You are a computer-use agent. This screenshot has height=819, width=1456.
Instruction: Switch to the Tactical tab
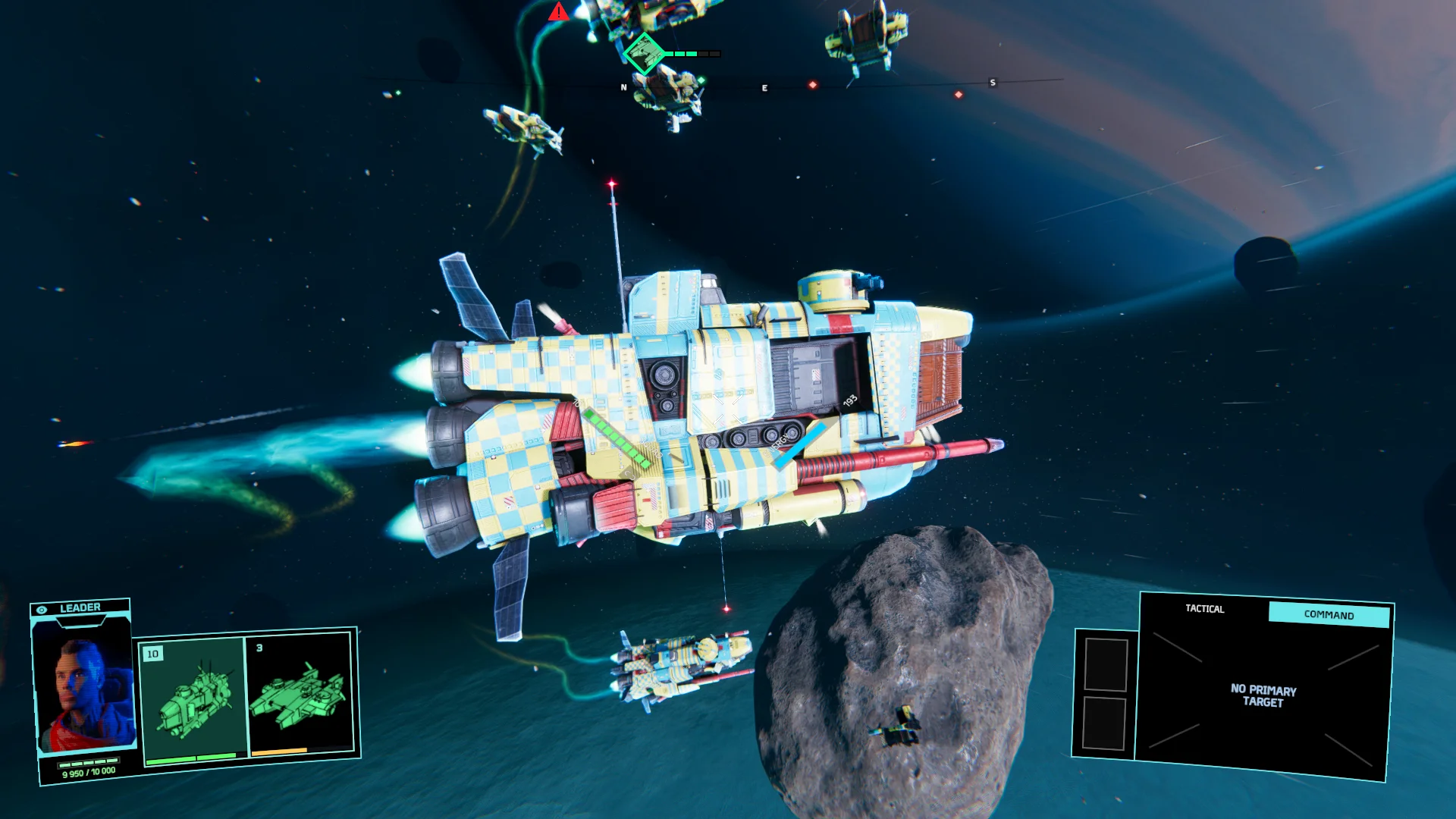click(1204, 609)
